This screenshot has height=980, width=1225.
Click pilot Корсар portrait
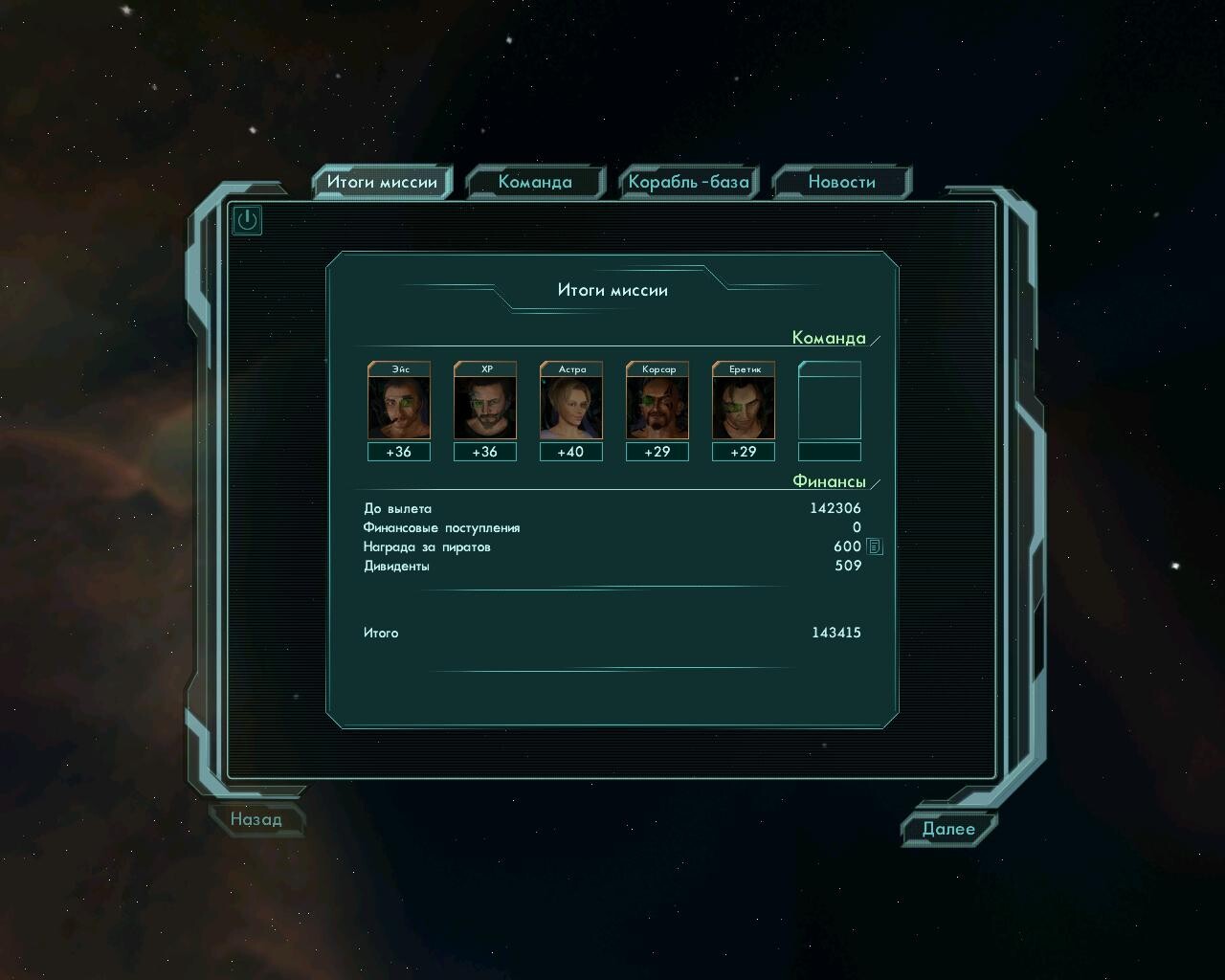[x=657, y=408]
